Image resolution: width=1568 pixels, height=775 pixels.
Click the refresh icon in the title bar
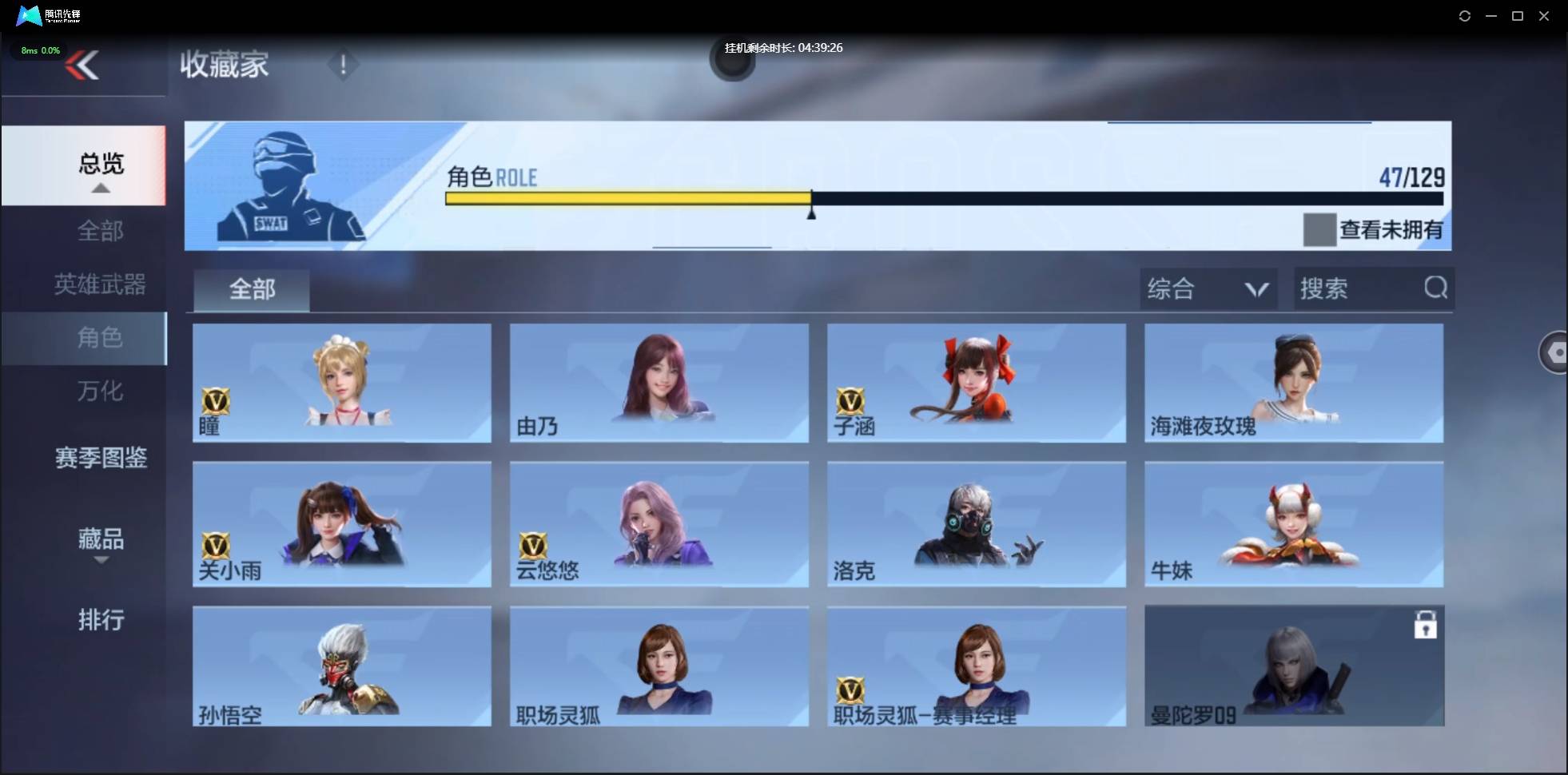(1466, 15)
